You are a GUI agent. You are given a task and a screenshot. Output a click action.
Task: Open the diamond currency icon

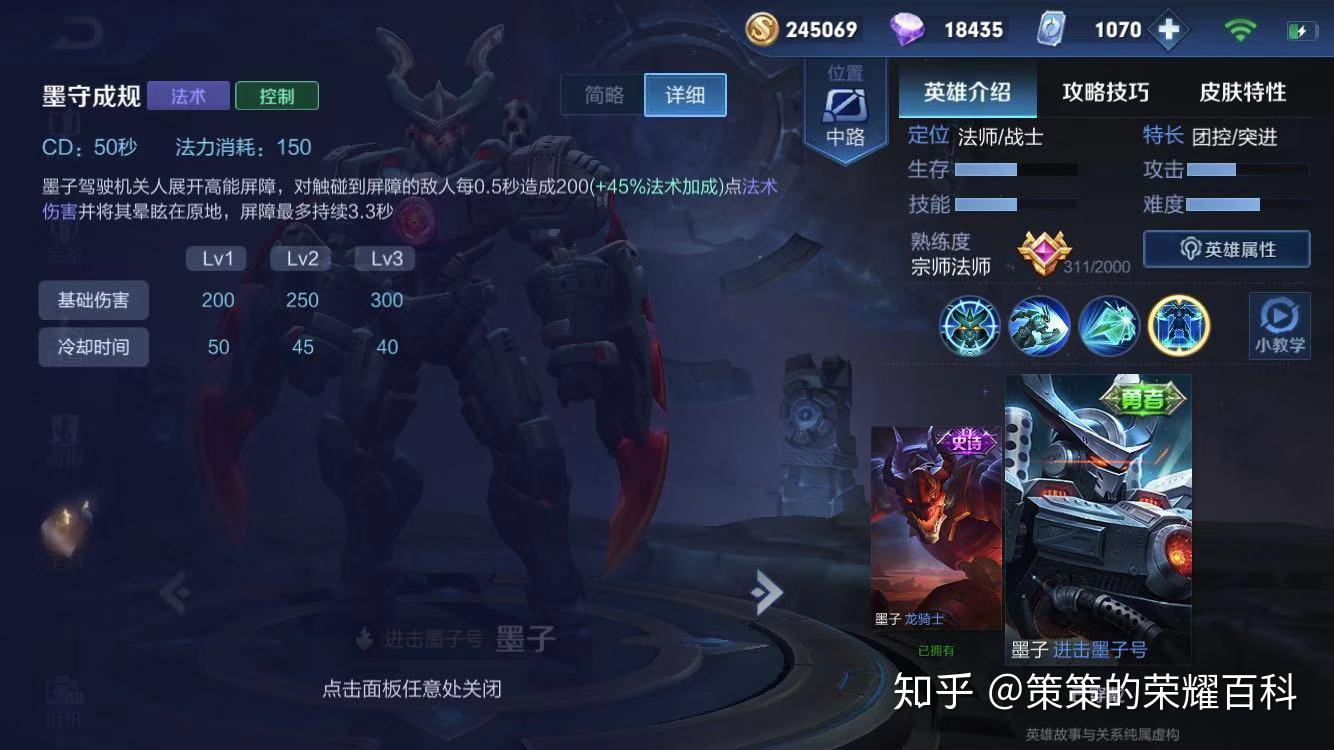908,29
